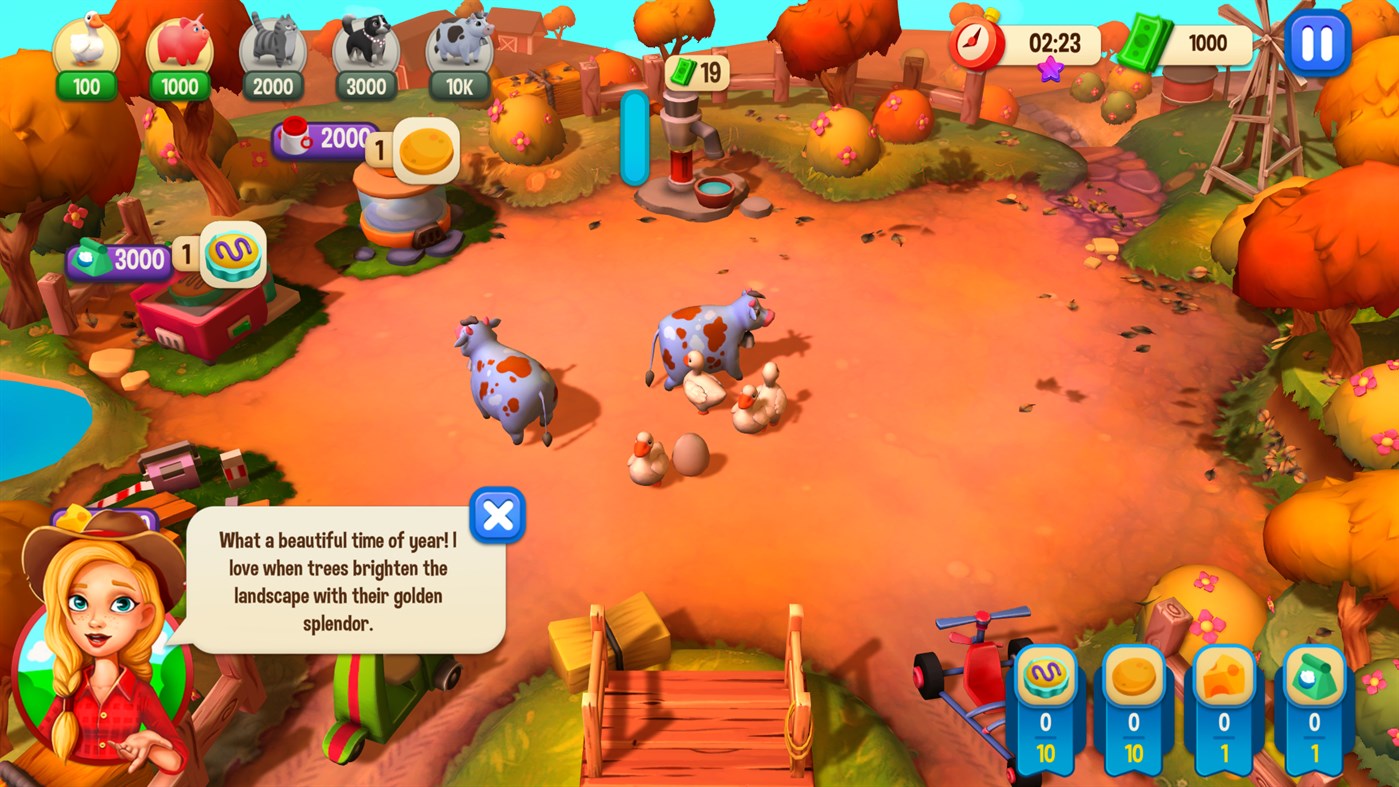Screen dimensions: 1399x787
Task: Open the pause menu
Action: pyautogui.click(x=1318, y=44)
